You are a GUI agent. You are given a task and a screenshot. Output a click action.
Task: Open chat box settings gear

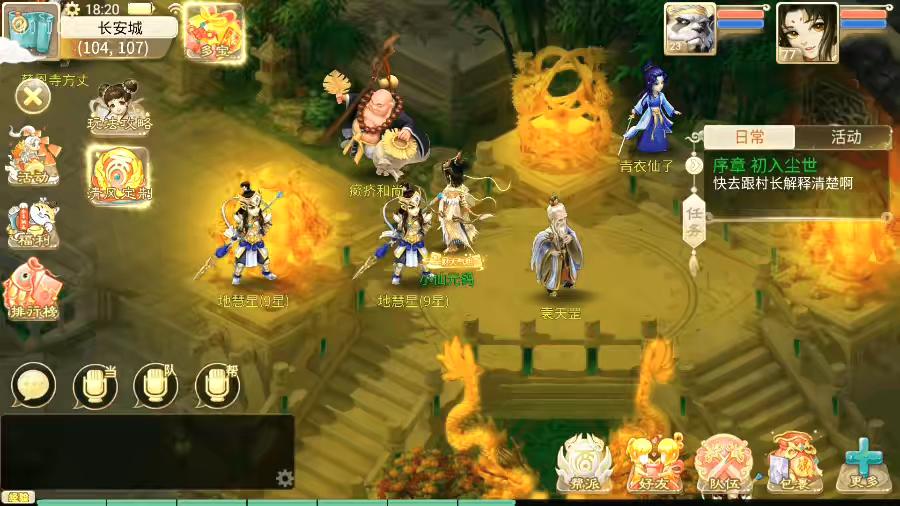pos(285,477)
